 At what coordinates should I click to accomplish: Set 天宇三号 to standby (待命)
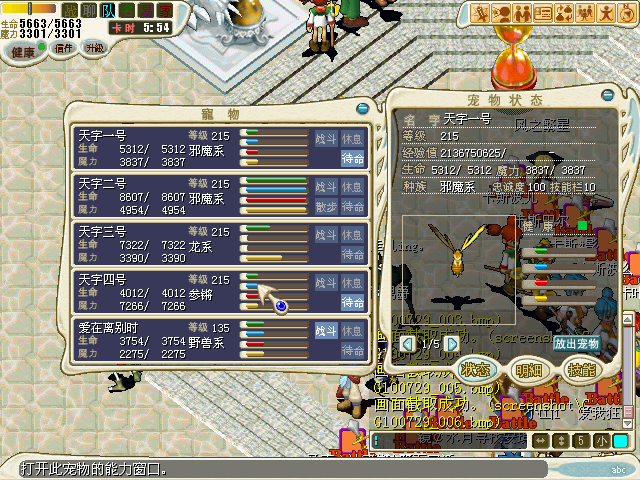tap(352, 255)
